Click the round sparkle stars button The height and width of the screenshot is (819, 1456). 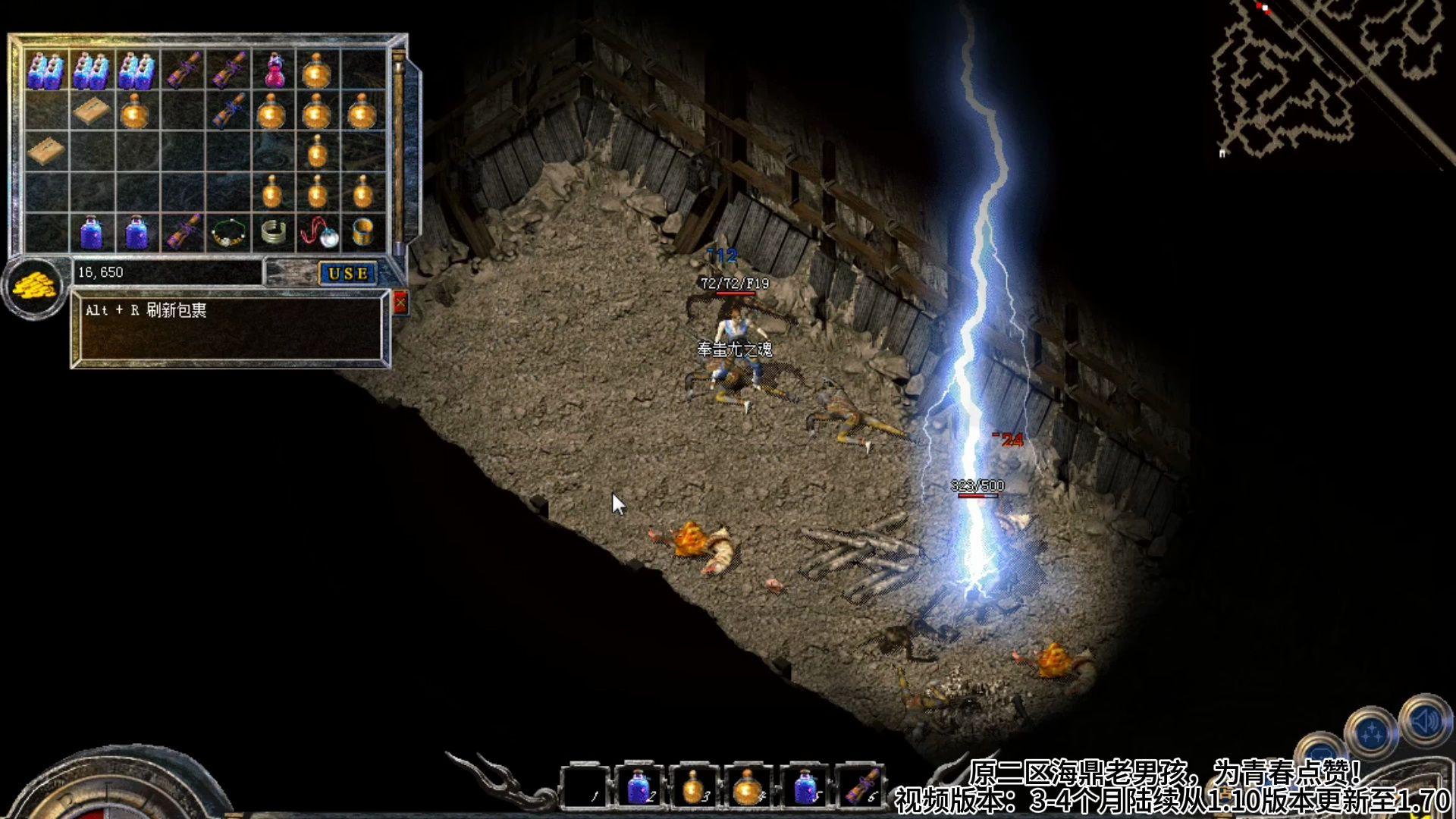pos(1371,733)
